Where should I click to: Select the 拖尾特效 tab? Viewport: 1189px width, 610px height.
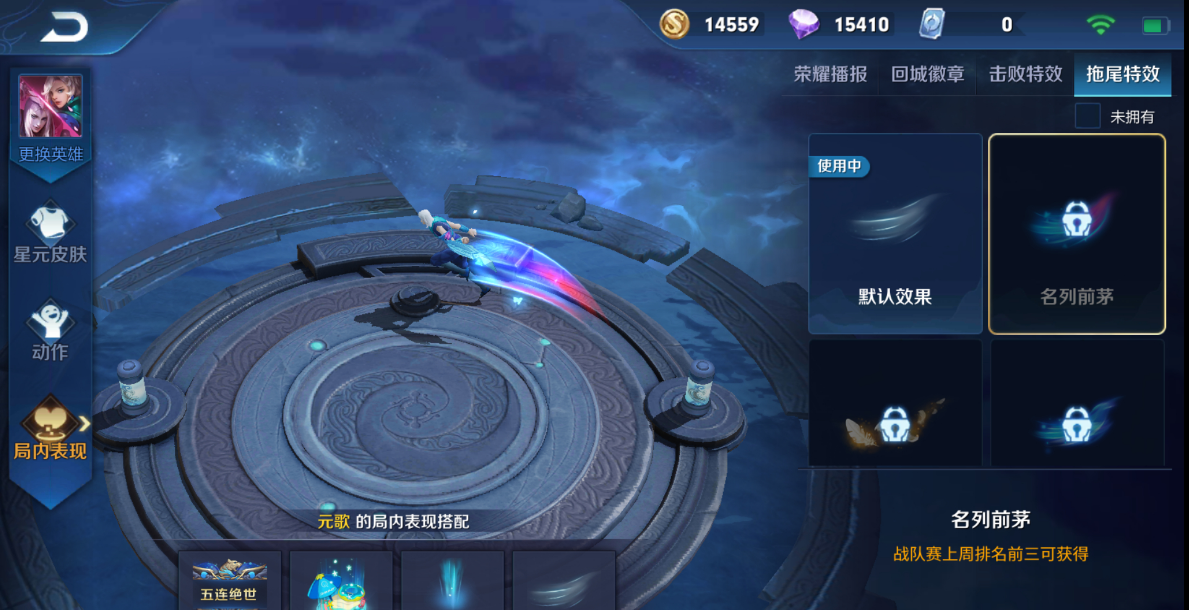coord(1123,74)
